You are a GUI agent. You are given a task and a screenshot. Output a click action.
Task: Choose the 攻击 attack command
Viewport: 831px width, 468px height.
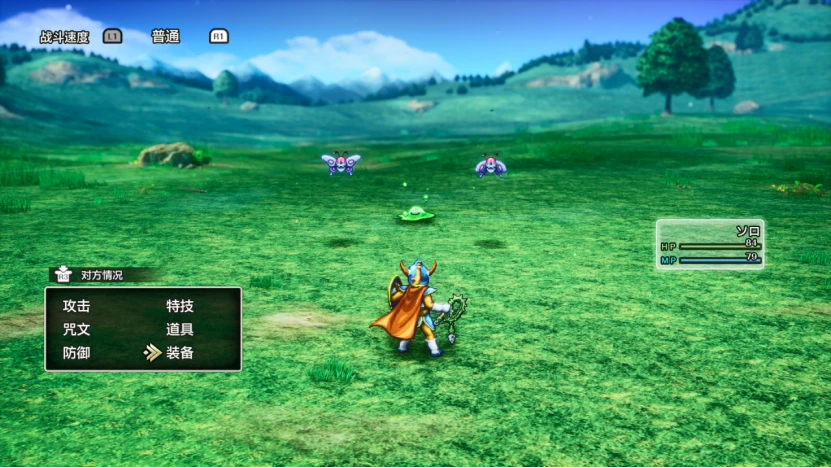point(77,306)
